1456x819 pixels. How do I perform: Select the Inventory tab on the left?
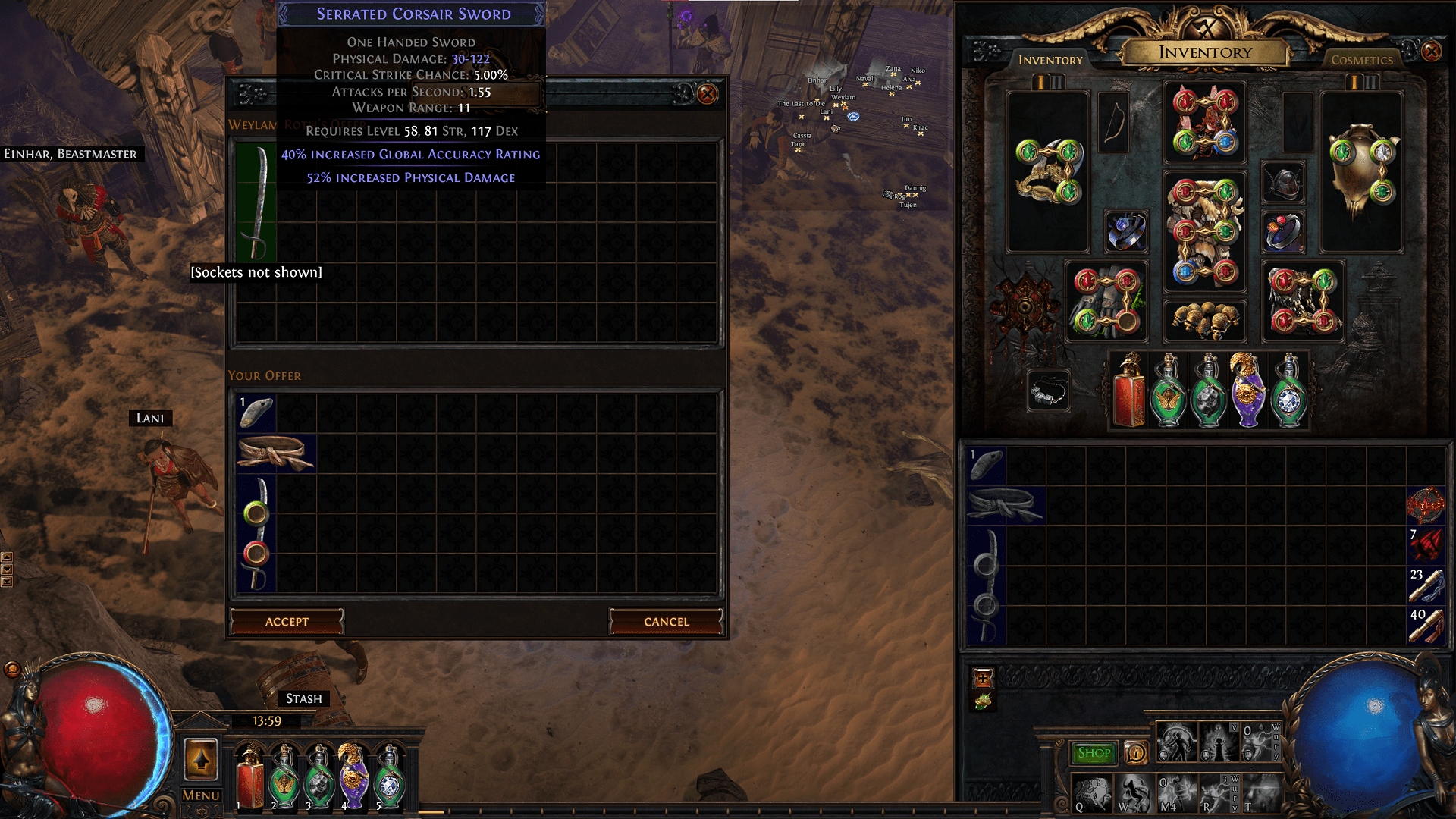coord(1050,59)
